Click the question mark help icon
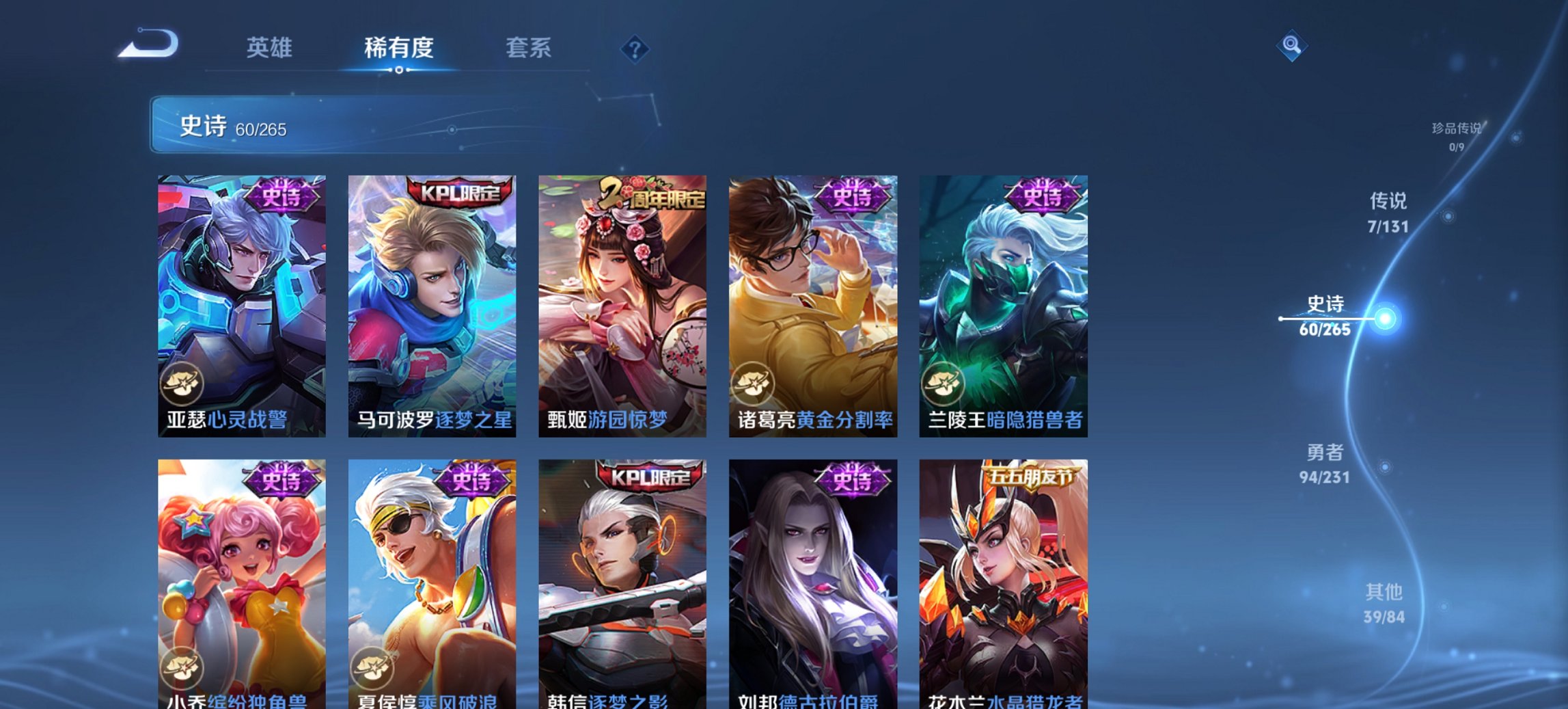This screenshot has height=709, width=1568. click(635, 49)
